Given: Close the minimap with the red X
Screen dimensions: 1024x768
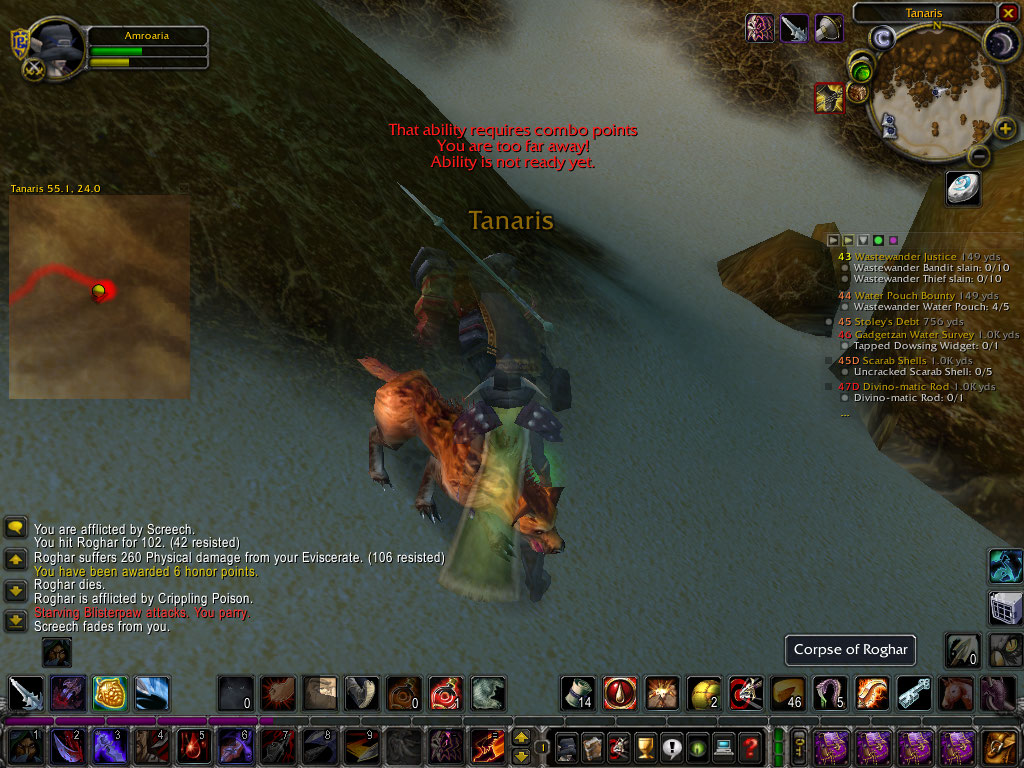Looking at the screenshot, I should 1007,13.
